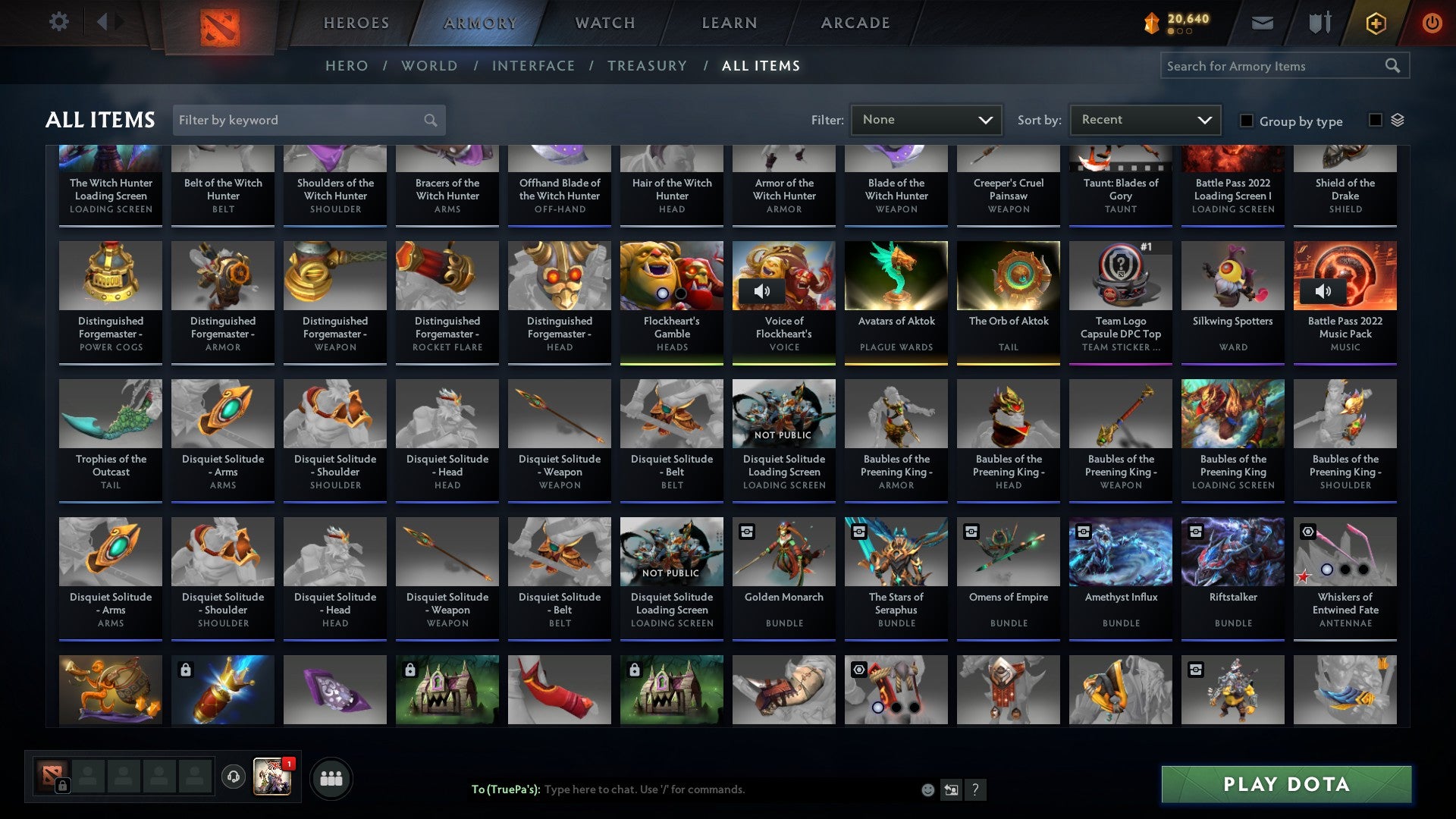The height and width of the screenshot is (819, 1456).
Task: Open notifications via the mail envelope icon
Action: pyautogui.click(x=1263, y=23)
